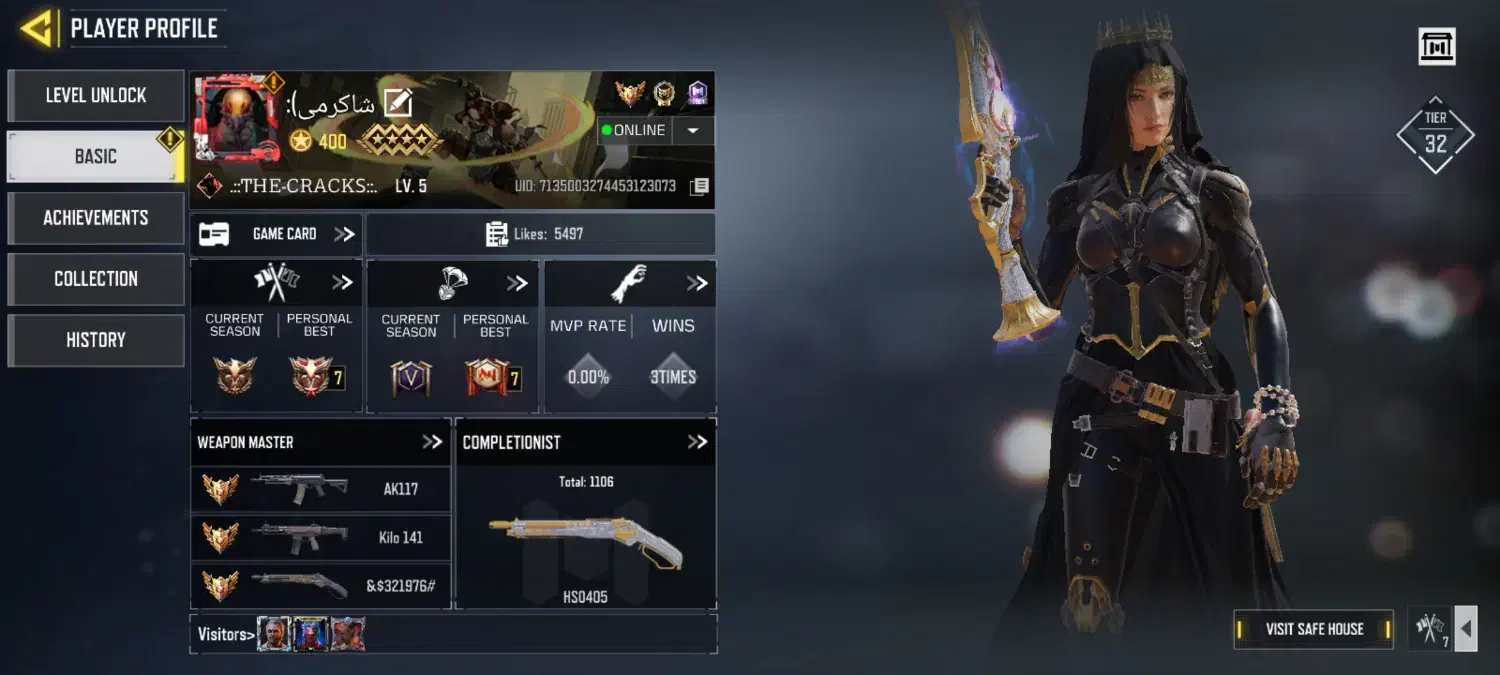Open the Game Card panel
Screen dimensions: 1500x675
[277, 234]
